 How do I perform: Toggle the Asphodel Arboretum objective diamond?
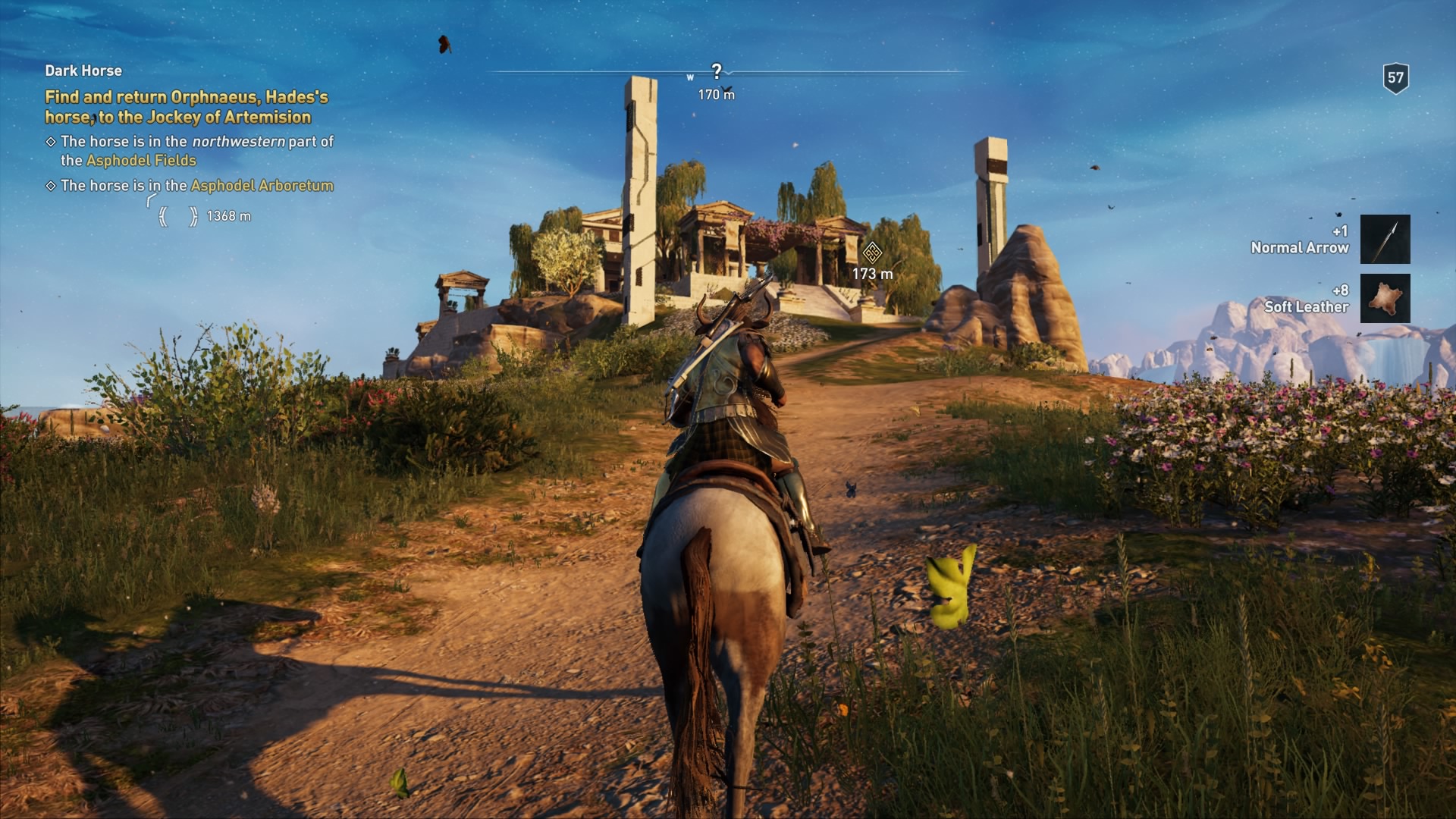(x=51, y=185)
